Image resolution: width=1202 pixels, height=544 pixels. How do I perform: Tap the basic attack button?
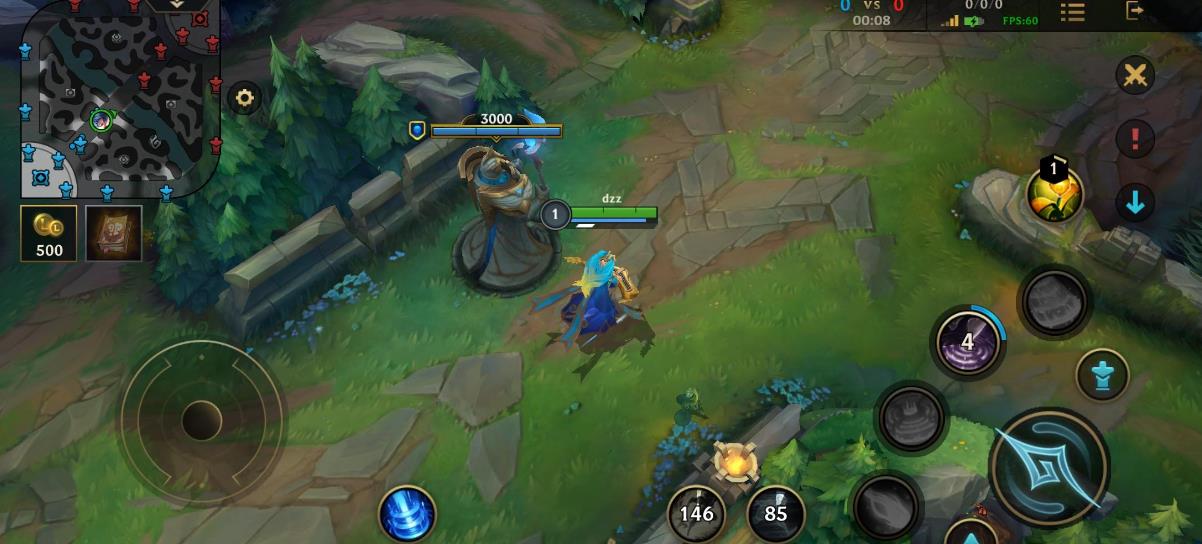pyautogui.click(x=1047, y=467)
